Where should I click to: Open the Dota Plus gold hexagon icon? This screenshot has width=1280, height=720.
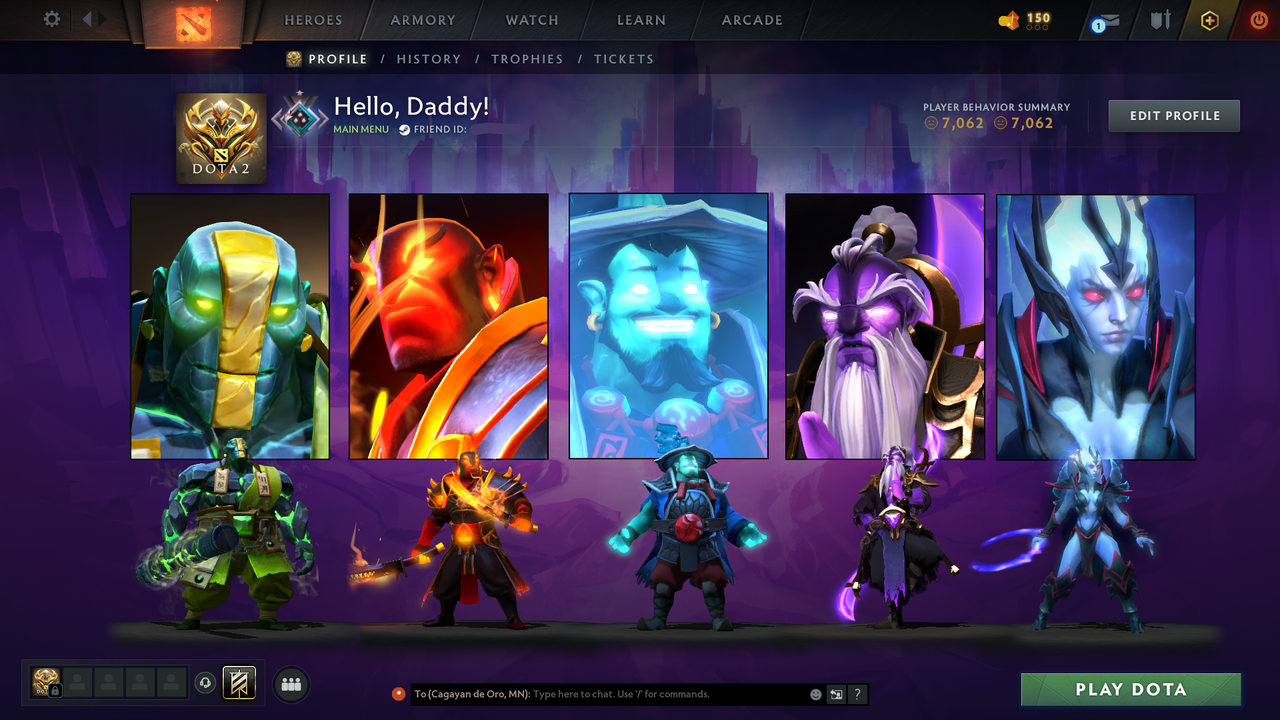click(1208, 18)
